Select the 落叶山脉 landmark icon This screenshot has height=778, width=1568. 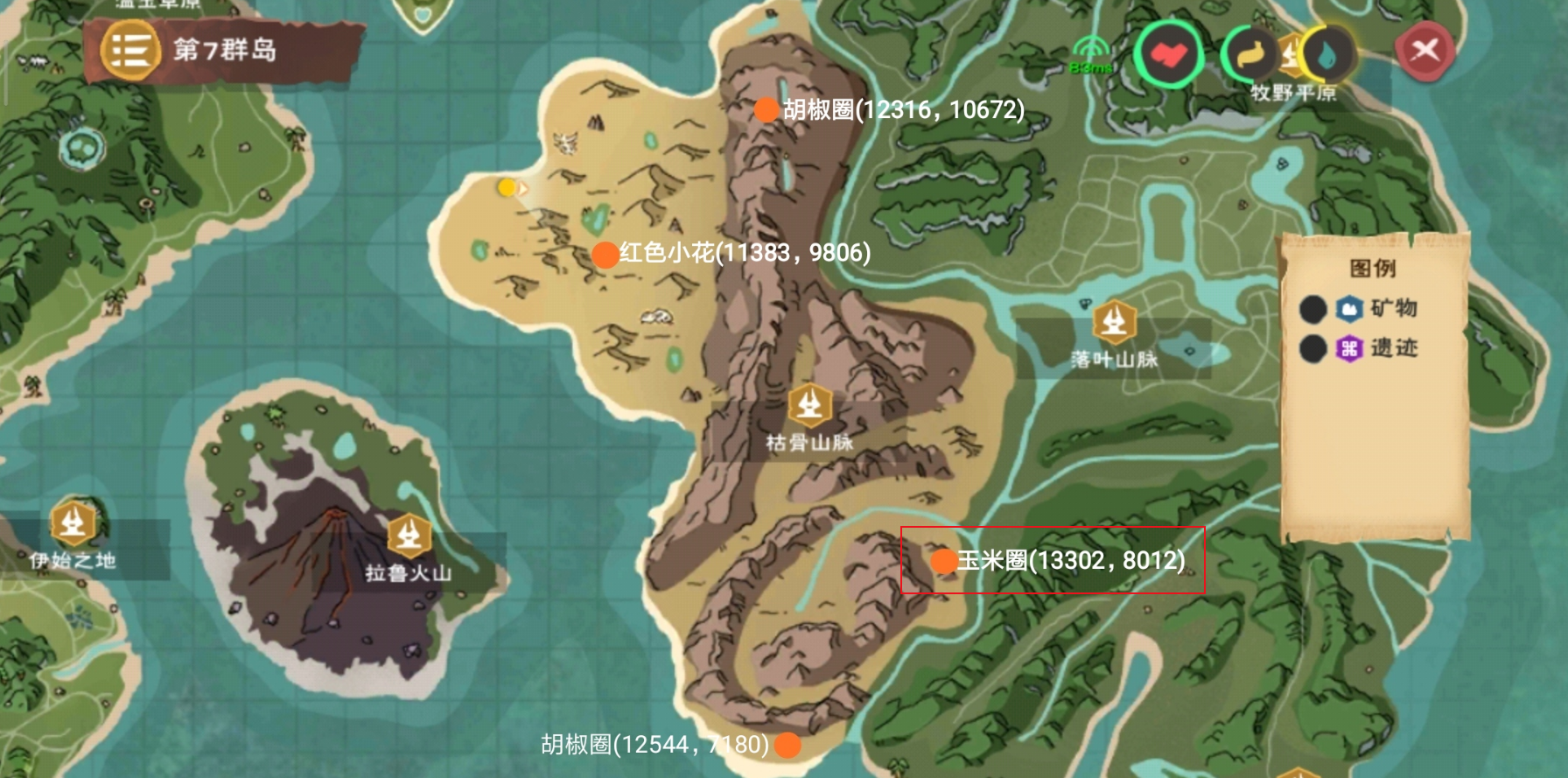click(1114, 322)
